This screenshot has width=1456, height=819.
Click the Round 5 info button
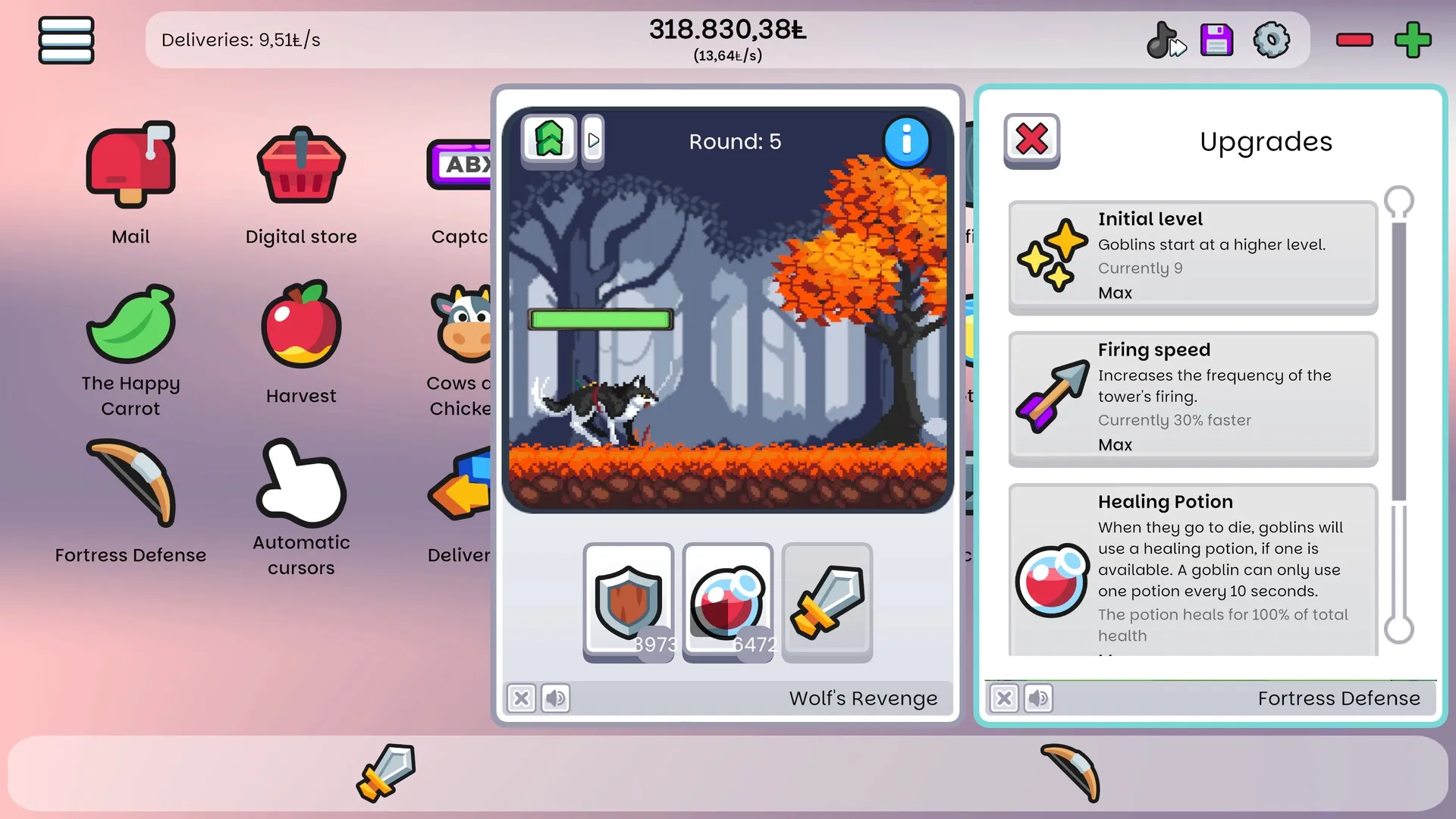(907, 140)
